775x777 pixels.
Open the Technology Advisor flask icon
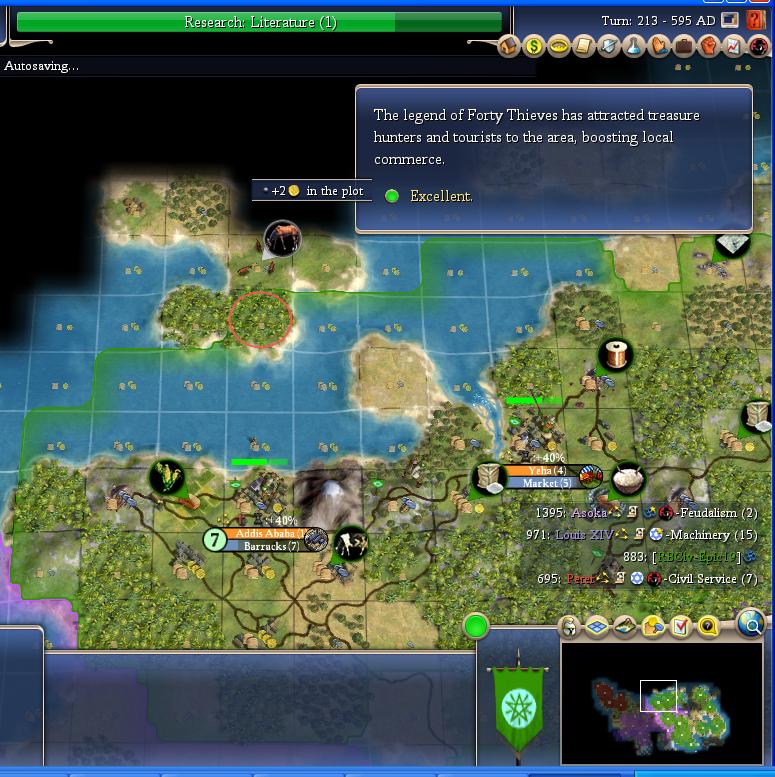(x=634, y=46)
